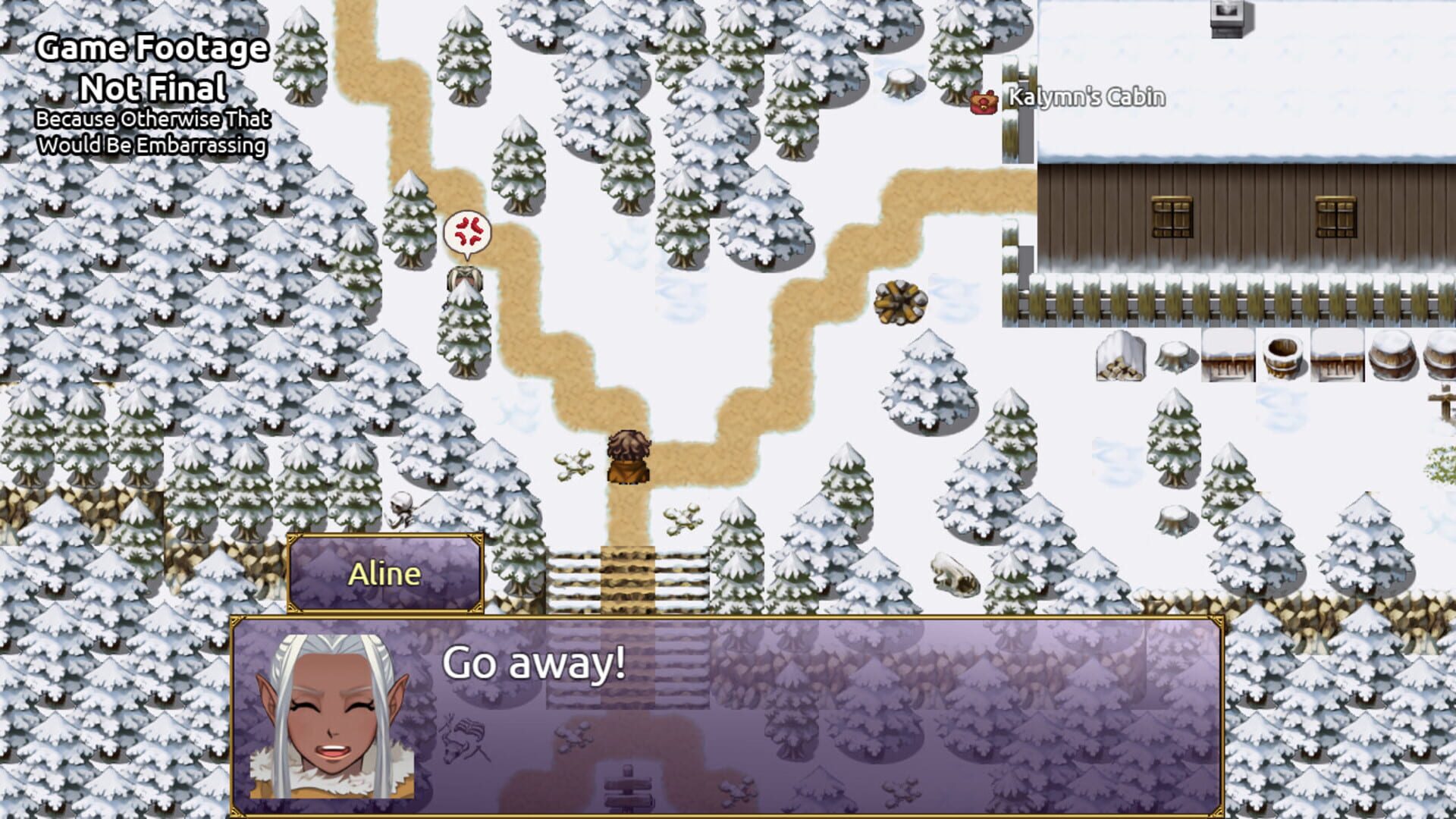Select the anger emote bubble above Aline
The image size is (1456, 819).
point(466,231)
